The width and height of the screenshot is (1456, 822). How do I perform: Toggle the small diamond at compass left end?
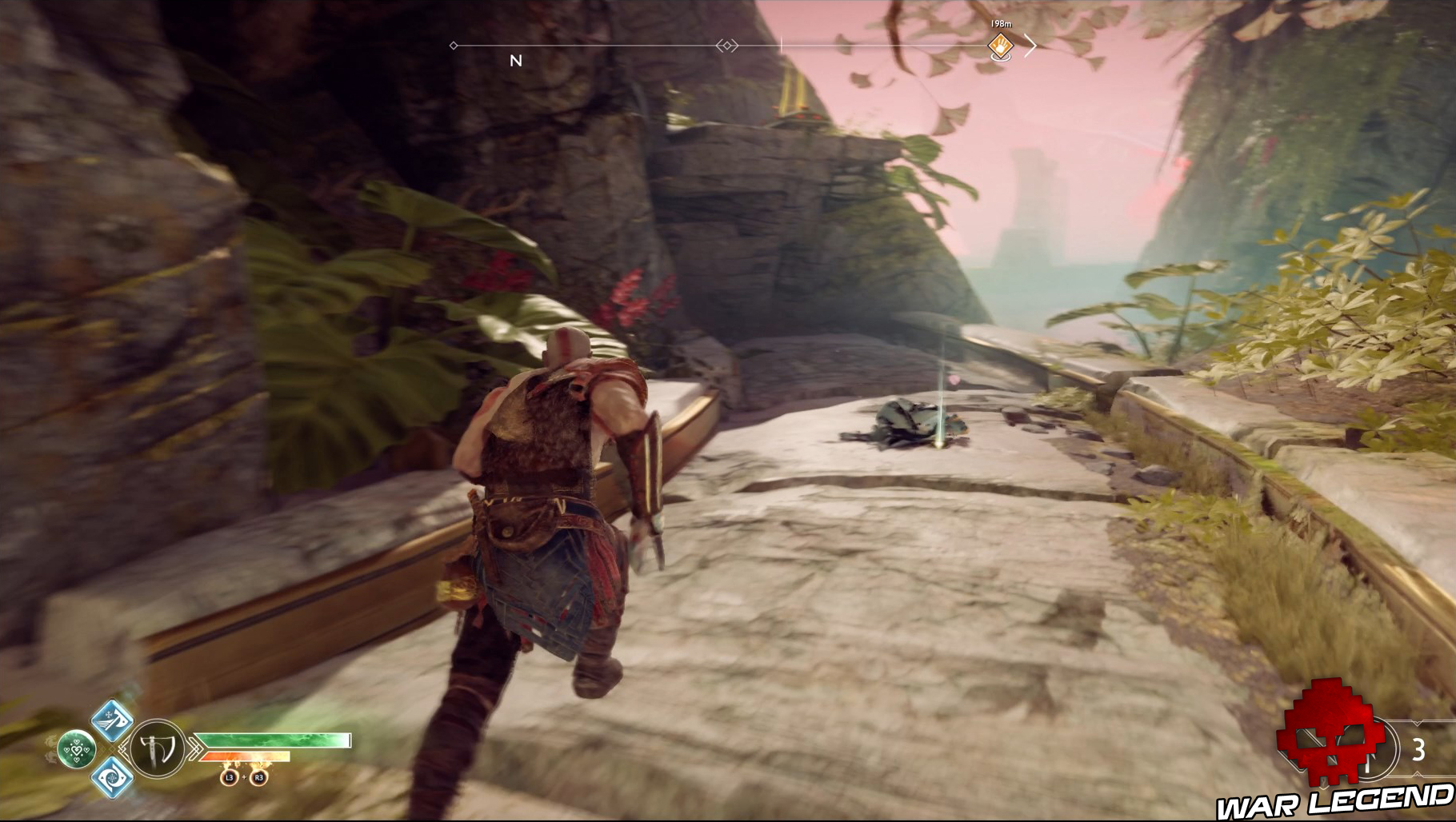pyautogui.click(x=453, y=46)
